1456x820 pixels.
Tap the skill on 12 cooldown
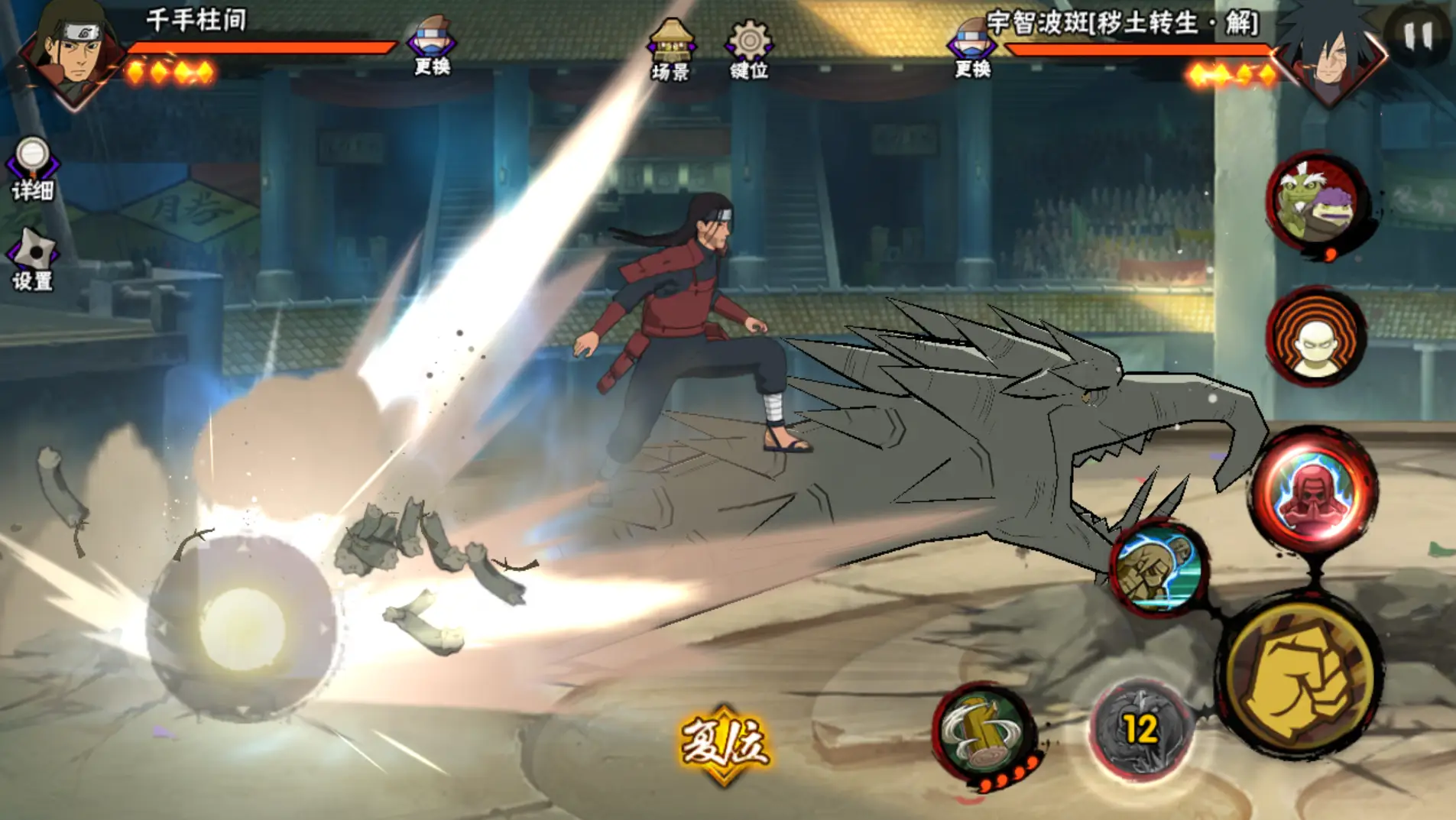tap(1140, 730)
